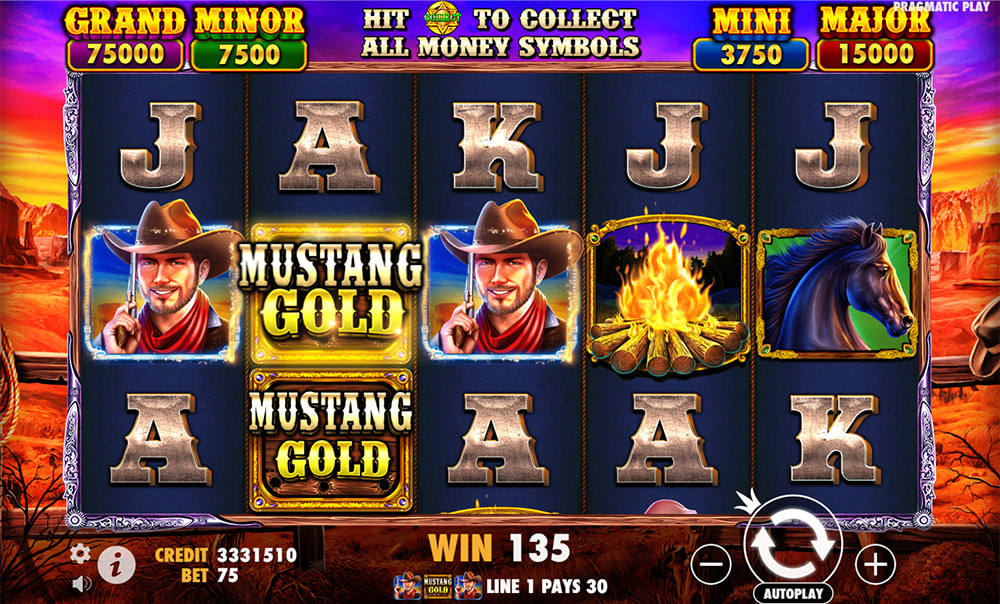Show the game info paytable
This screenshot has width=1000, height=604.
click(x=116, y=566)
